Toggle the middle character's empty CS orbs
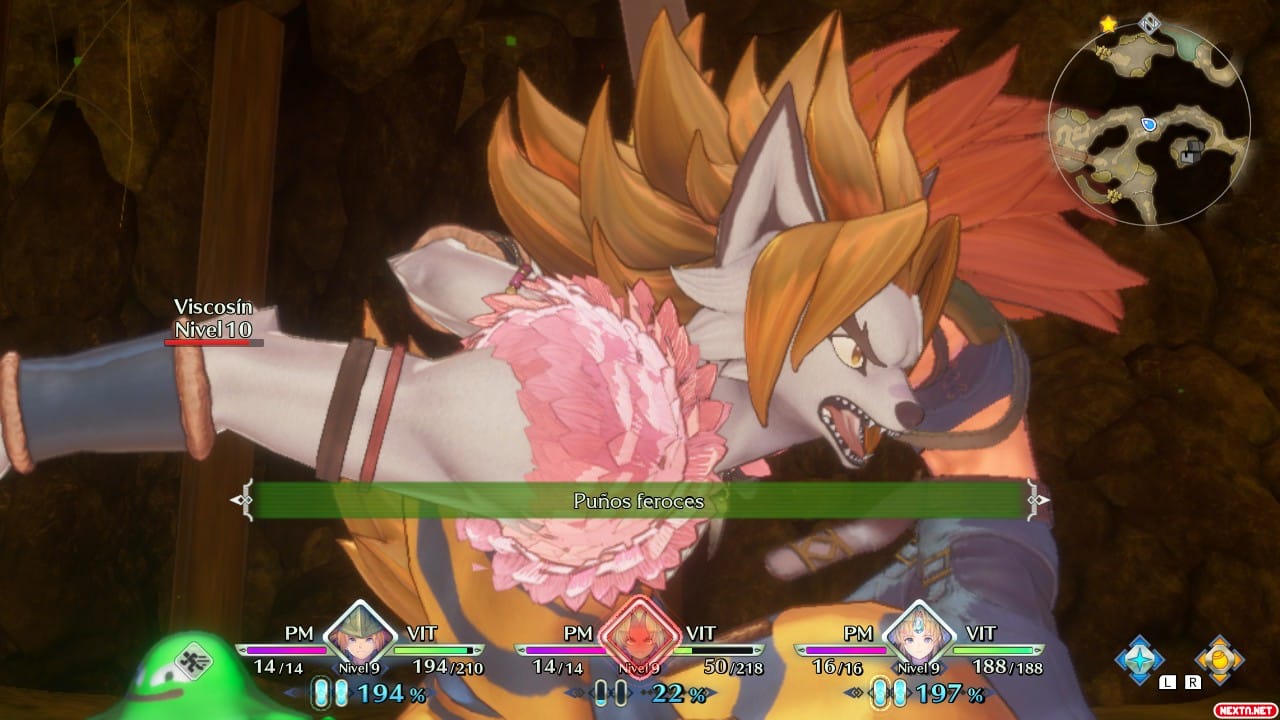1280x720 pixels. pyautogui.click(x=610, y=691)
